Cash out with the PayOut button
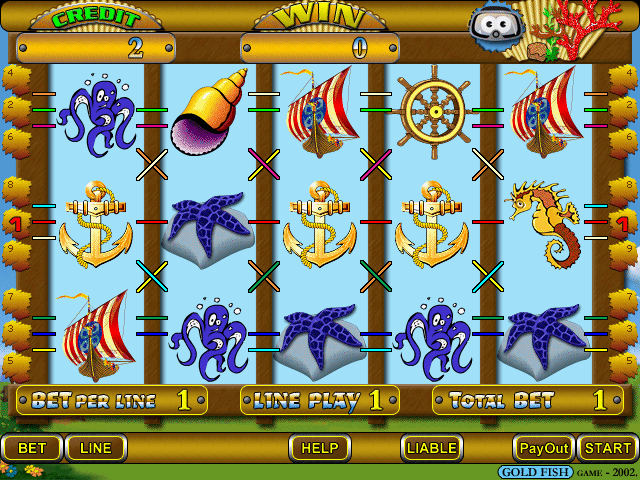 544,448
